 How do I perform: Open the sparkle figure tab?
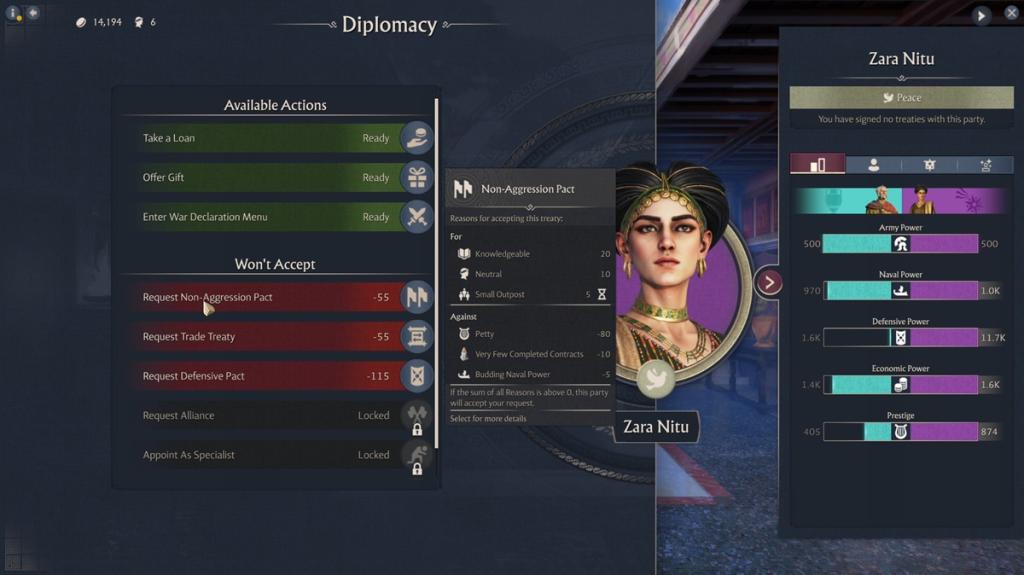pos(985,165)
